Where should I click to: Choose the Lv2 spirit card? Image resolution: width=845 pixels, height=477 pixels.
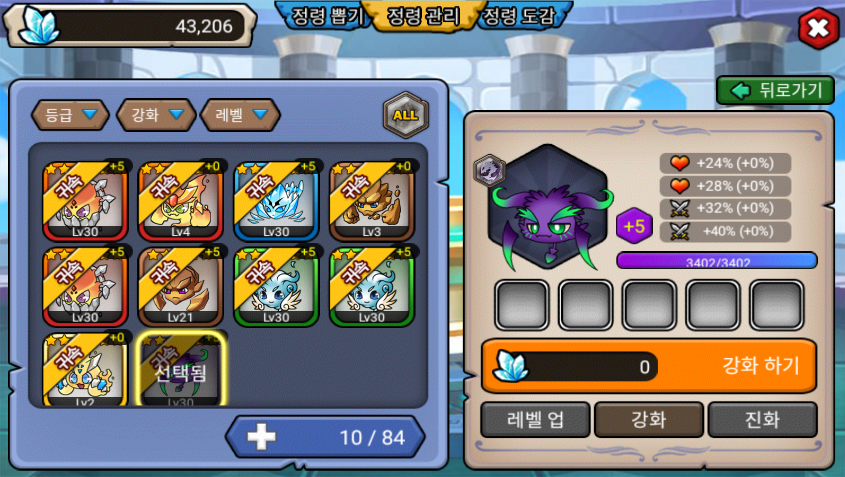click(x=84, y=370)
